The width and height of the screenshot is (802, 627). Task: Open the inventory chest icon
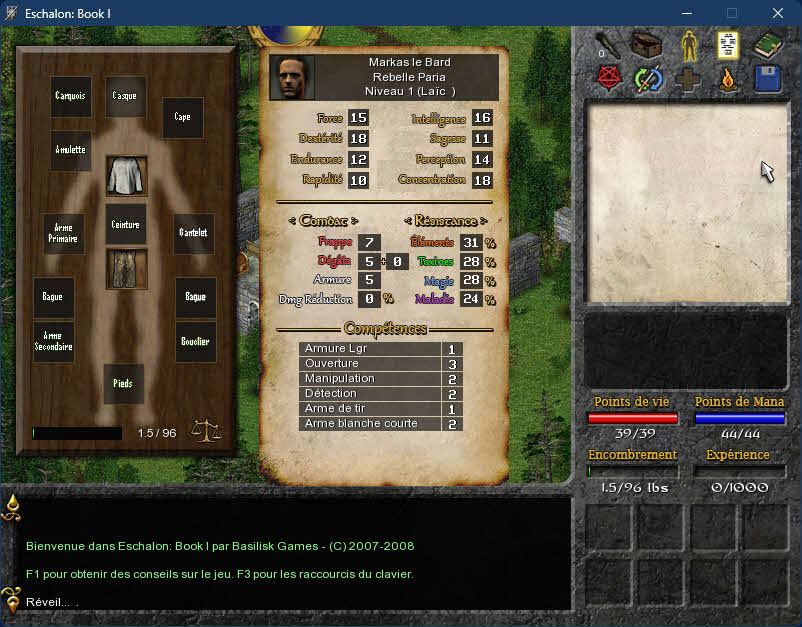(648, 46)
